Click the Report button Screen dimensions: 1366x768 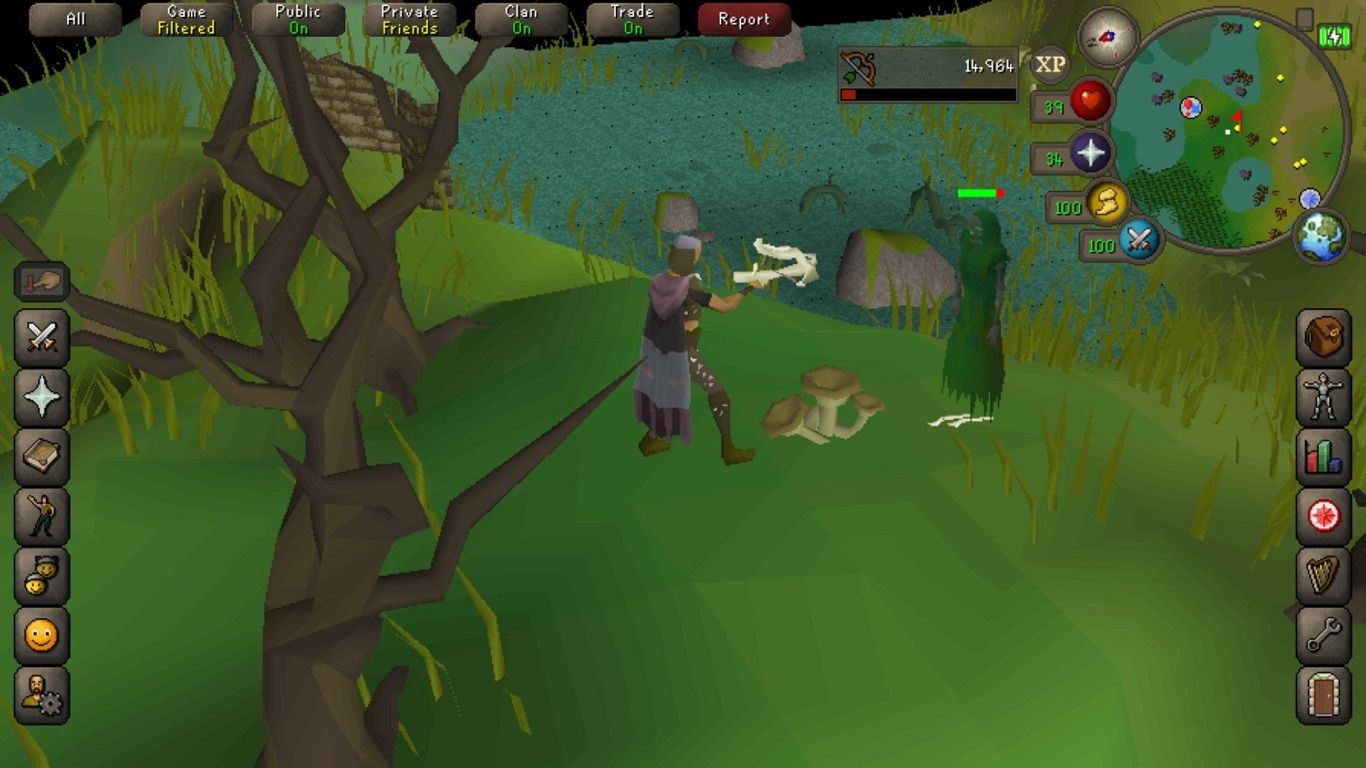pos(744,18)
